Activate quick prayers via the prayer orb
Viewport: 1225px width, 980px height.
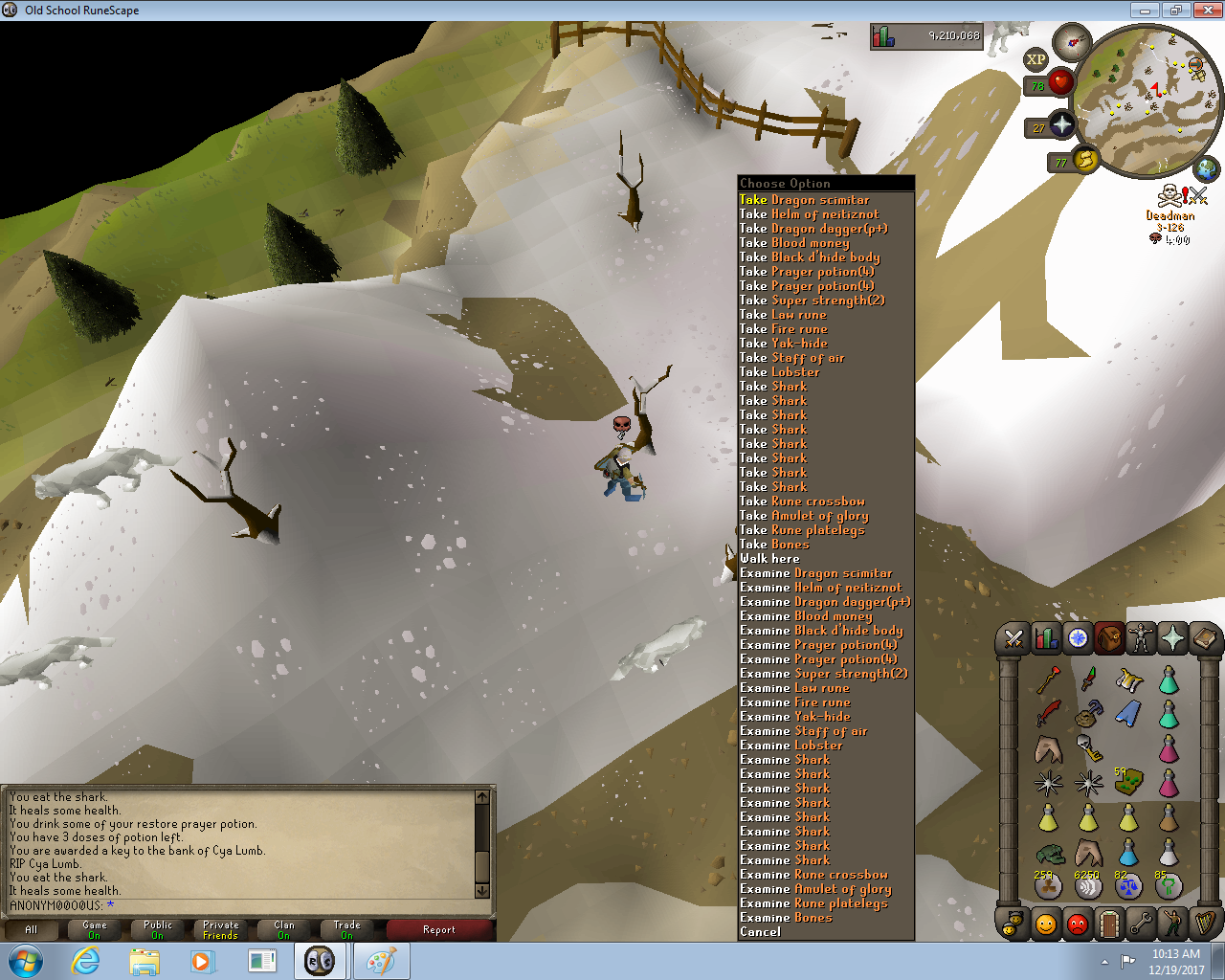coord(1061,124)
